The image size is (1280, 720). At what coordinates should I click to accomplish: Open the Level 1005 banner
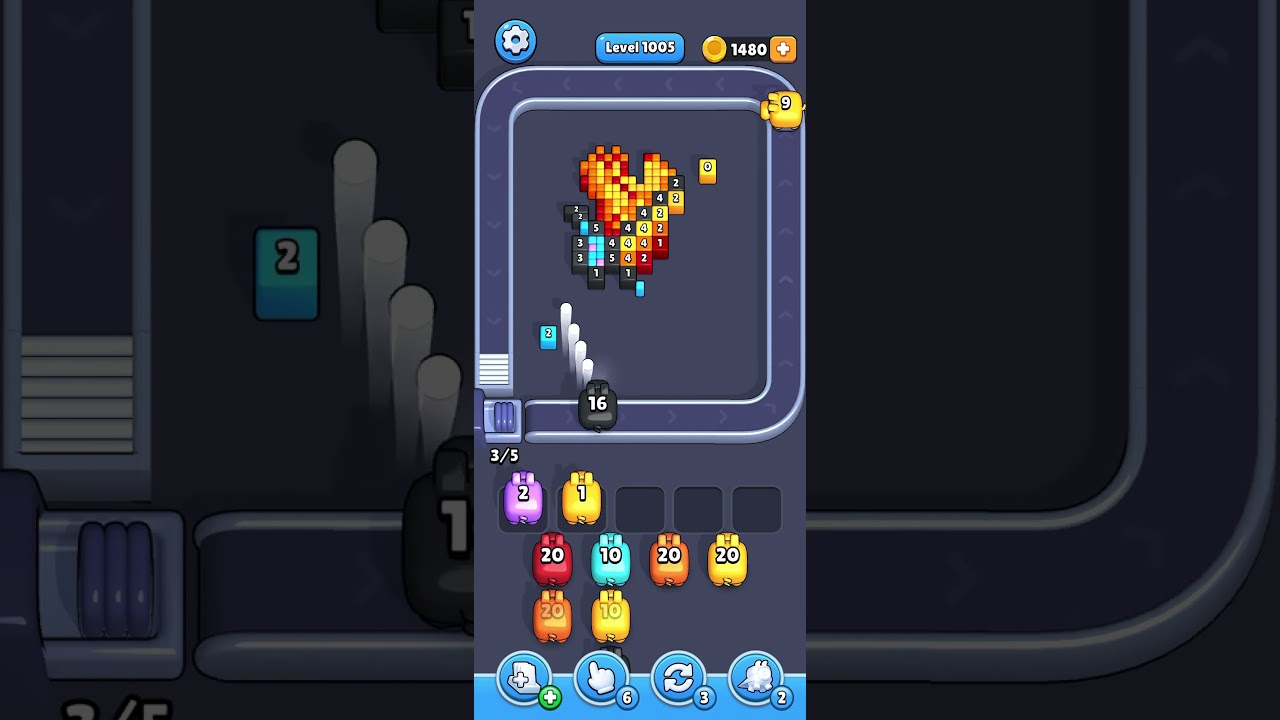tap(640, 47)
